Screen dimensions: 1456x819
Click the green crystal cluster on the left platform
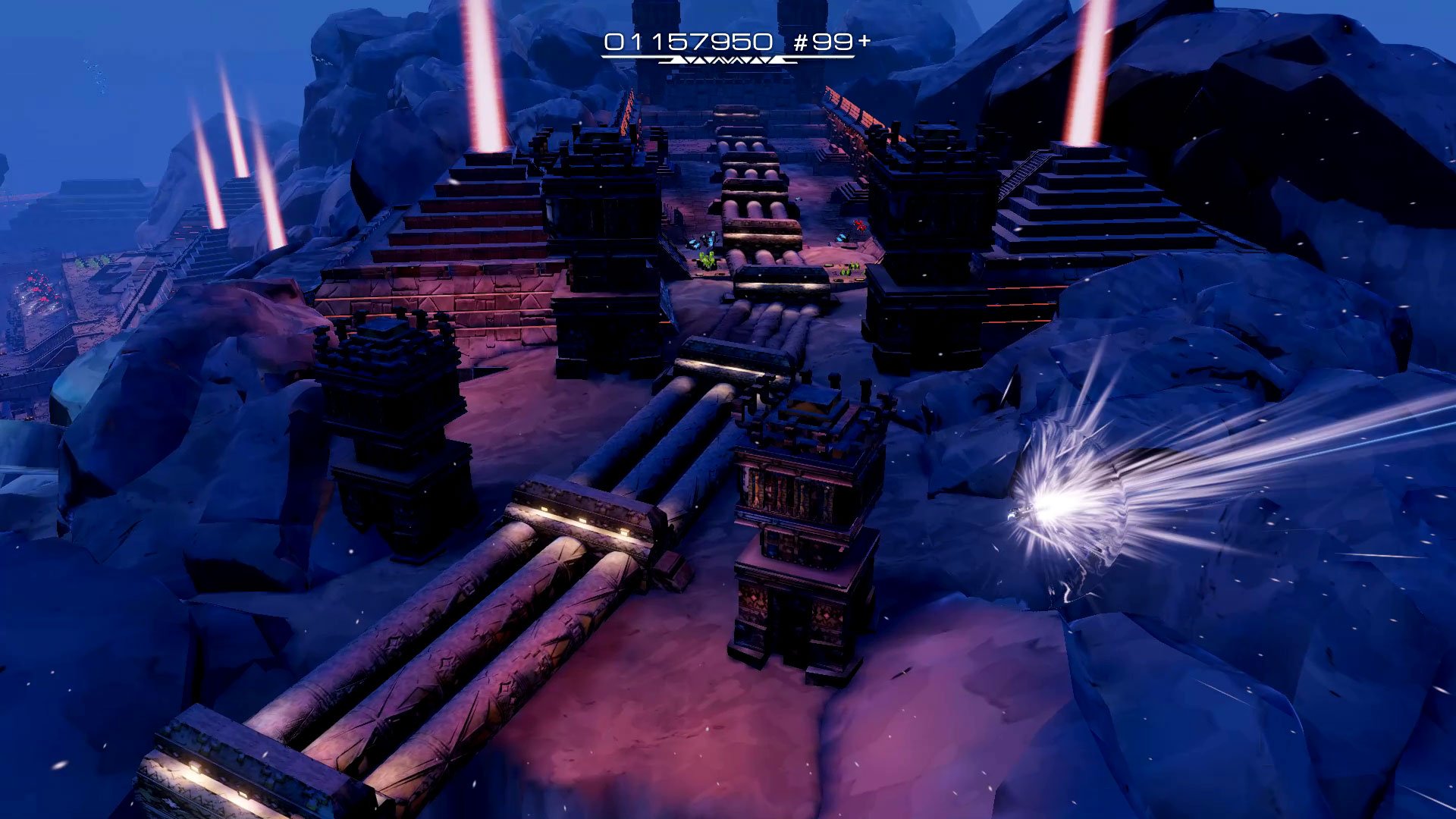coord(709,260)
